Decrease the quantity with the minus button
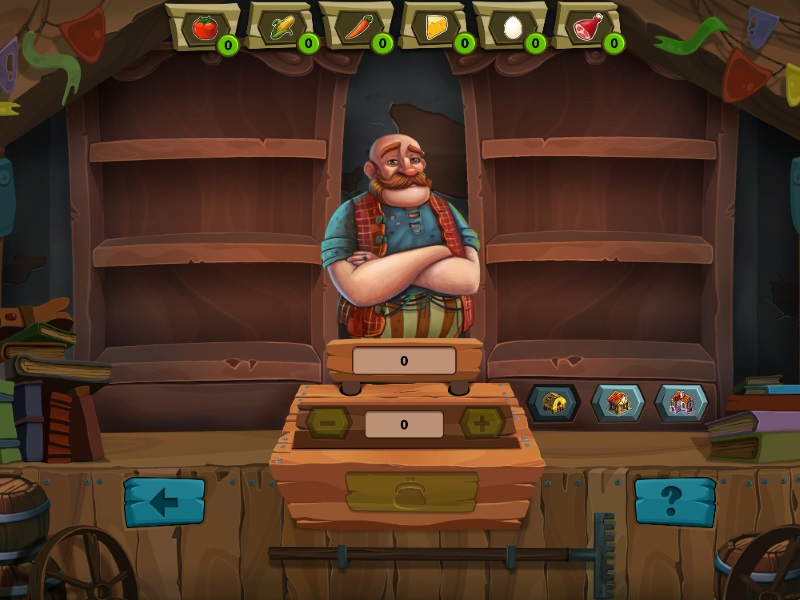The height and width of the screenshot is (600, 800). pyautogui.click(x=328, y=423)
